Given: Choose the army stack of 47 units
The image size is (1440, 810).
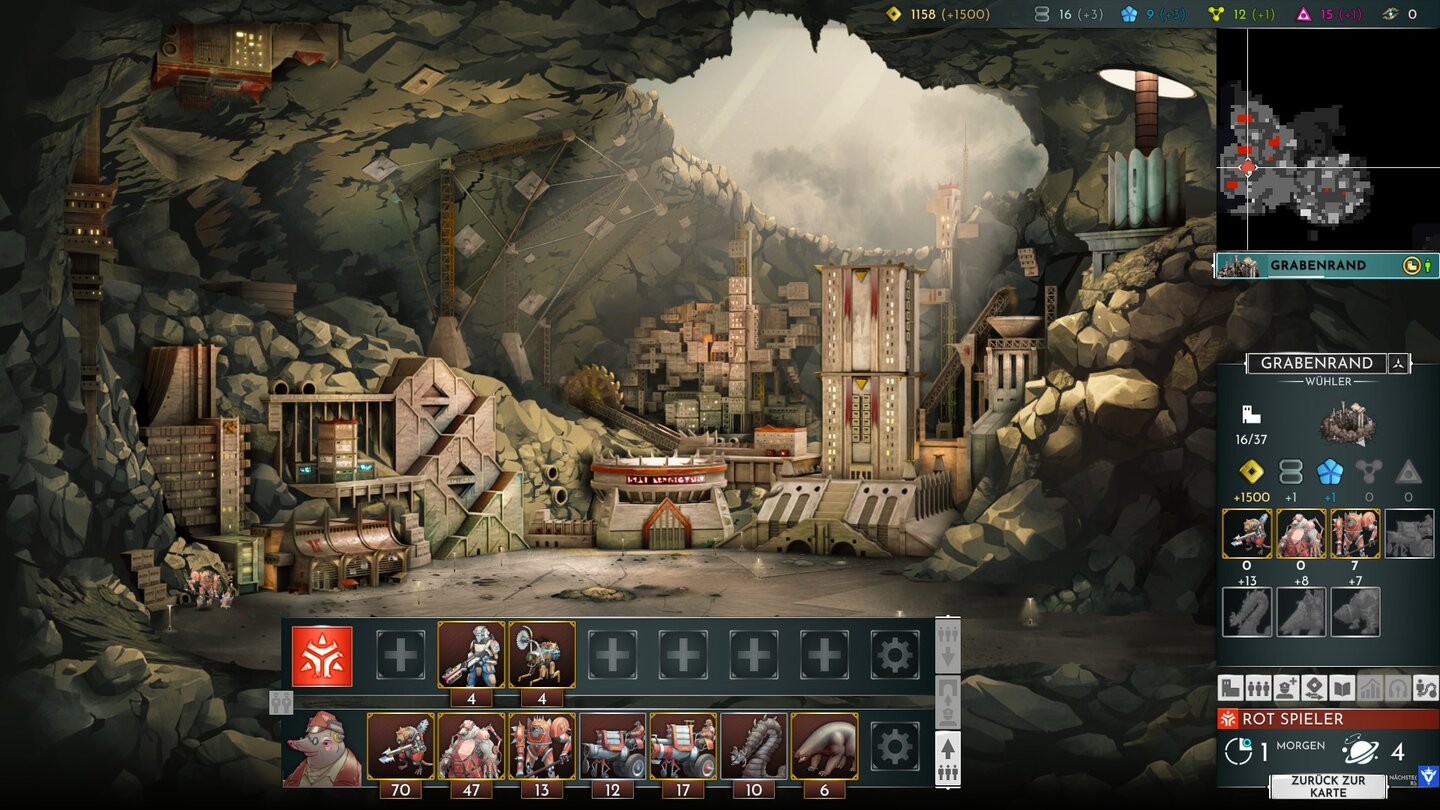Looking at the screenshot, I should coord(471,747).
